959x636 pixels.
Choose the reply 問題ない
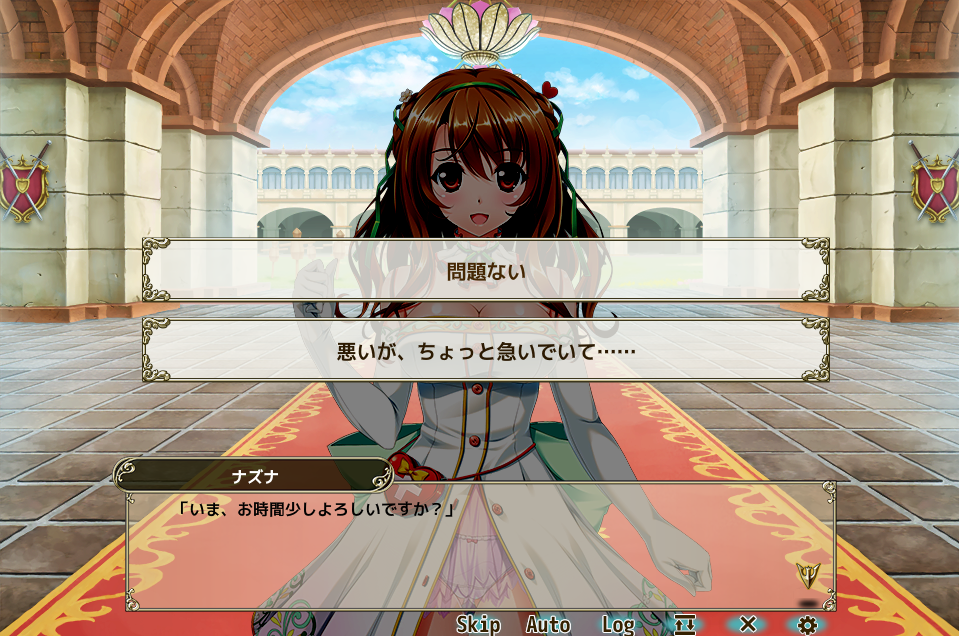(x=485, y=270)
